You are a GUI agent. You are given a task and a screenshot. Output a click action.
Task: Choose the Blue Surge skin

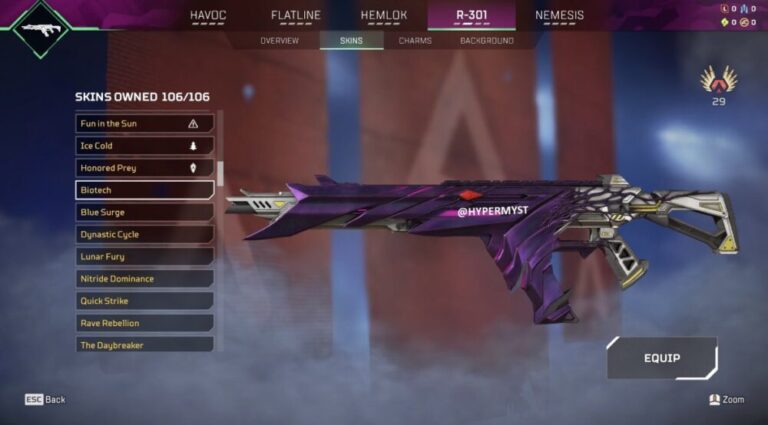pyautogui.click(x=145, y=212)
